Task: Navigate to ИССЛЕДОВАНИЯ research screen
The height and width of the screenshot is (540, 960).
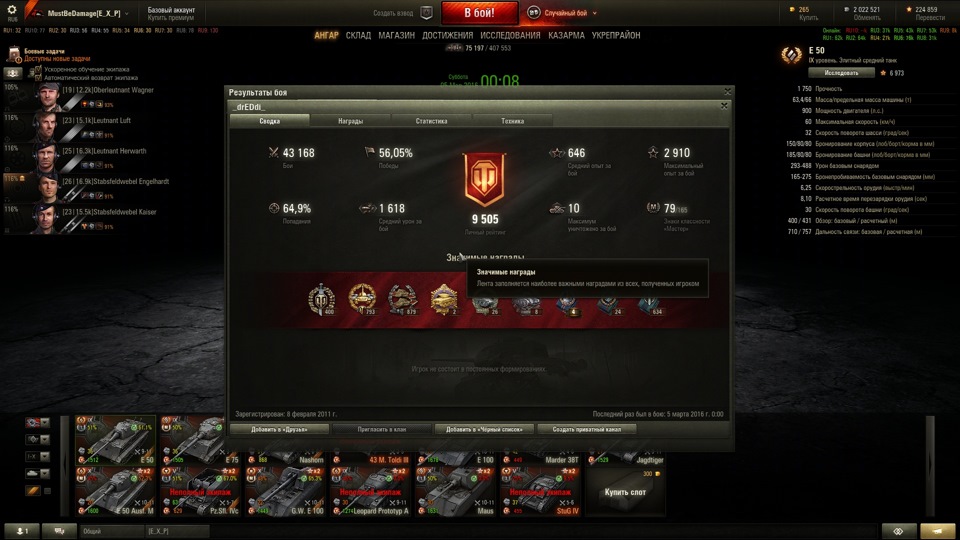Action: 510,35
